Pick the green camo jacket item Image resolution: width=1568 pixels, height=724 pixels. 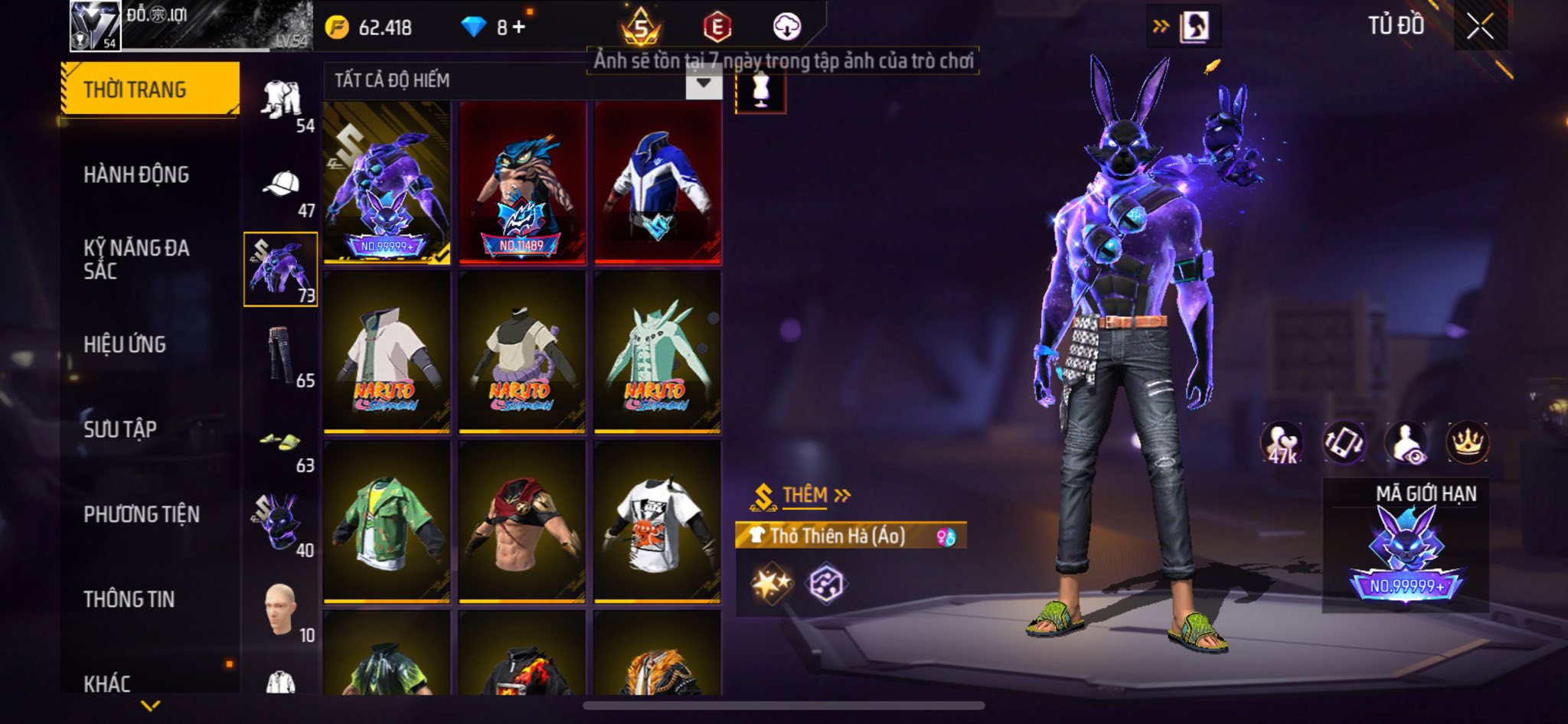click(x=387, y=522)
